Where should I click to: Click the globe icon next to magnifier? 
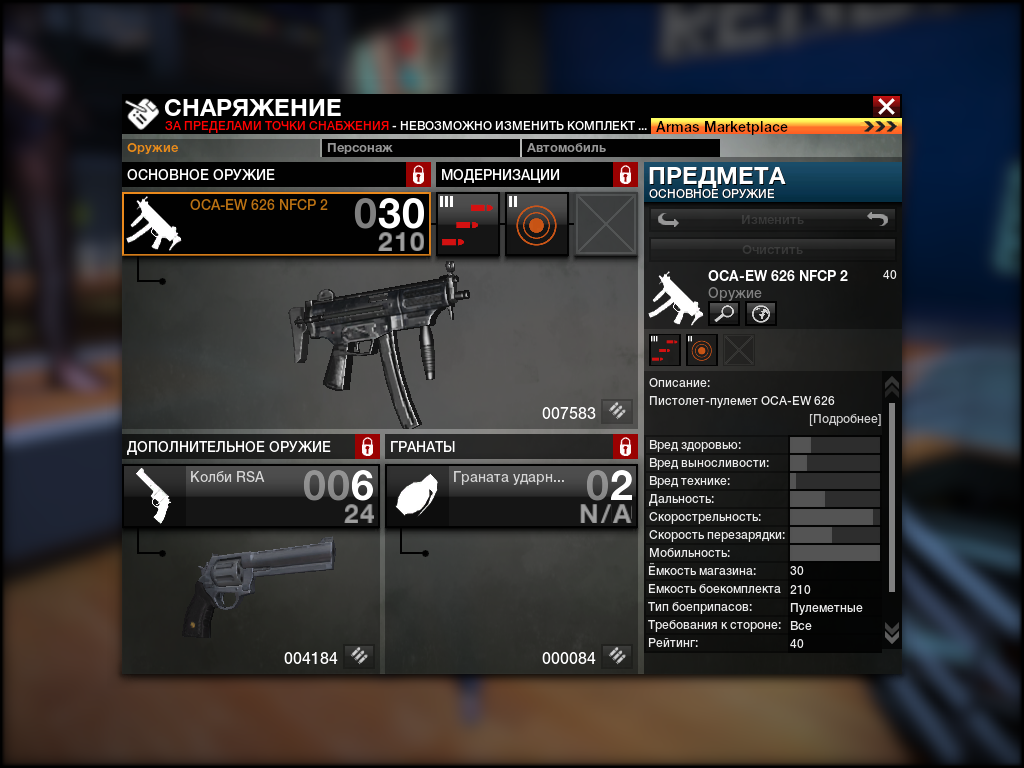coord(760,314)
